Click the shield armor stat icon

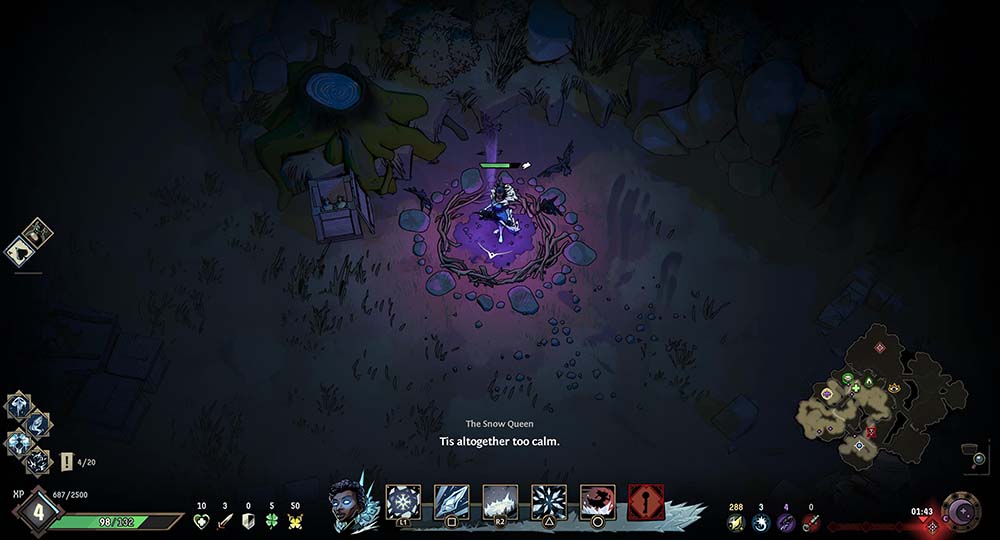[249, 521]
